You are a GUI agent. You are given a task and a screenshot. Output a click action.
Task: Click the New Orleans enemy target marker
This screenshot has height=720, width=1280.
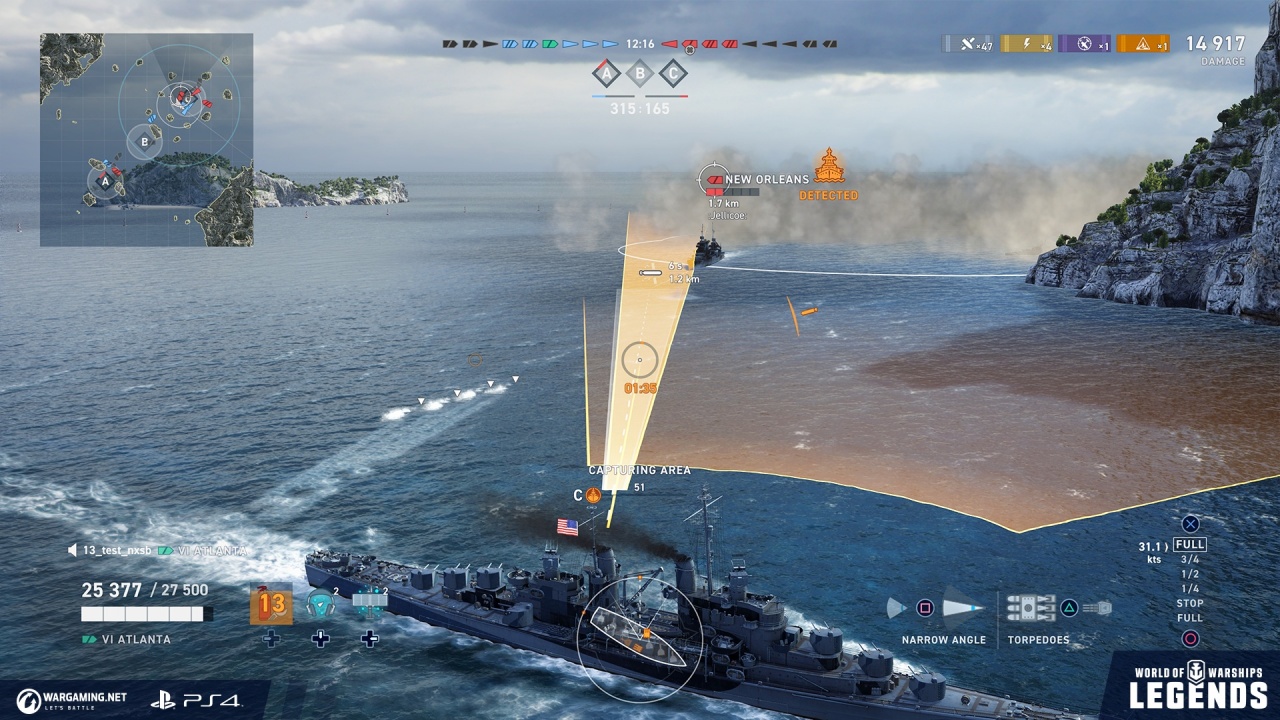pos(712,180)
